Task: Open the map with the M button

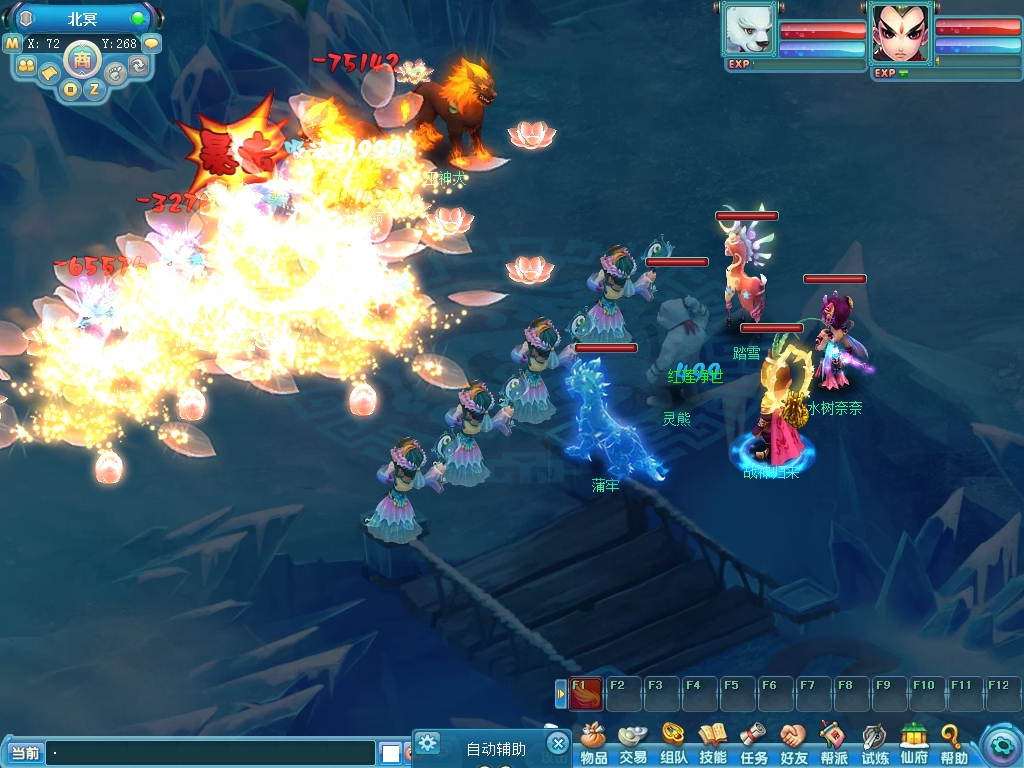Action: [12, 43]
